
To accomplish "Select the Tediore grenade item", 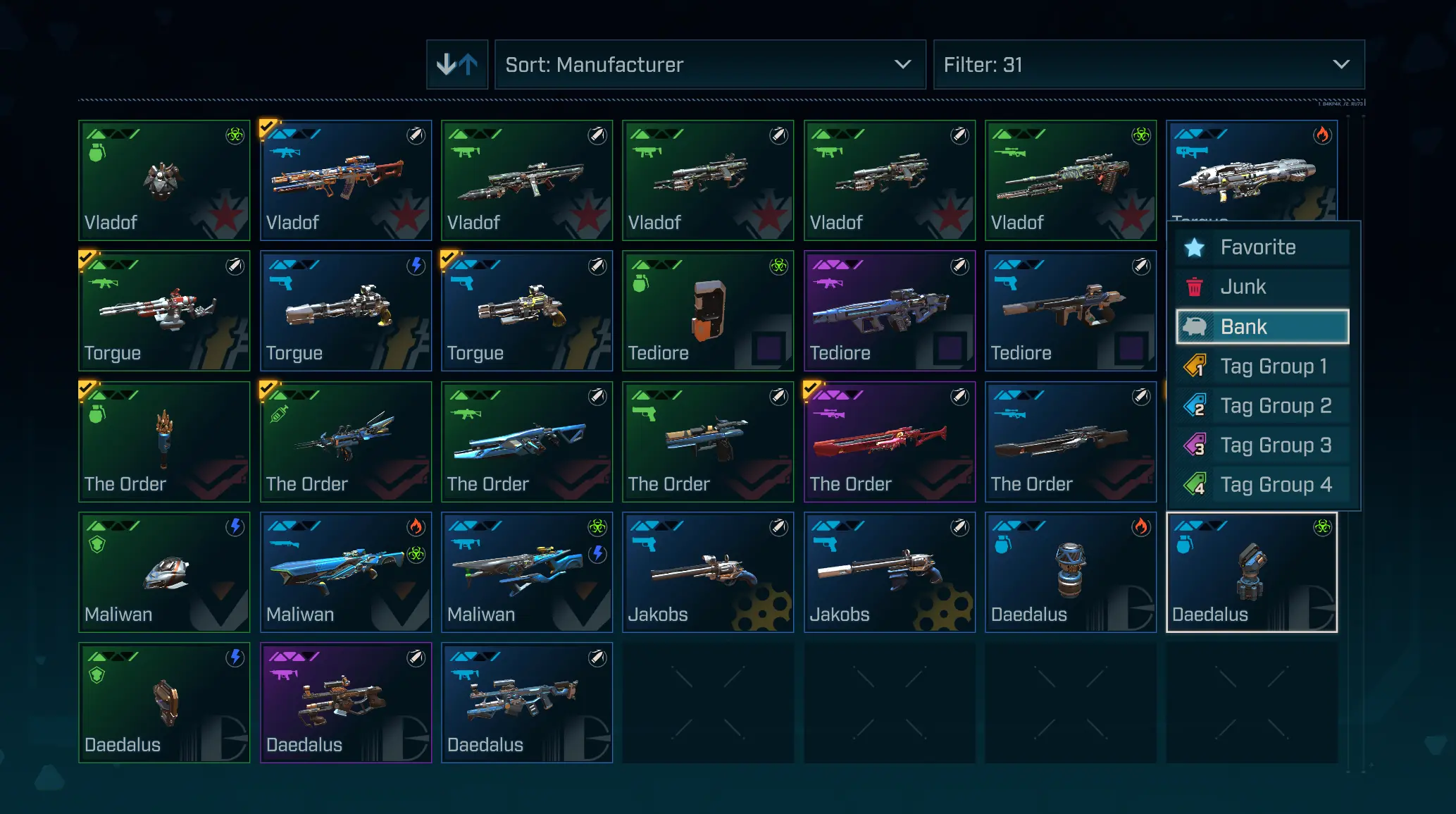I will click(x=708, y=311).
